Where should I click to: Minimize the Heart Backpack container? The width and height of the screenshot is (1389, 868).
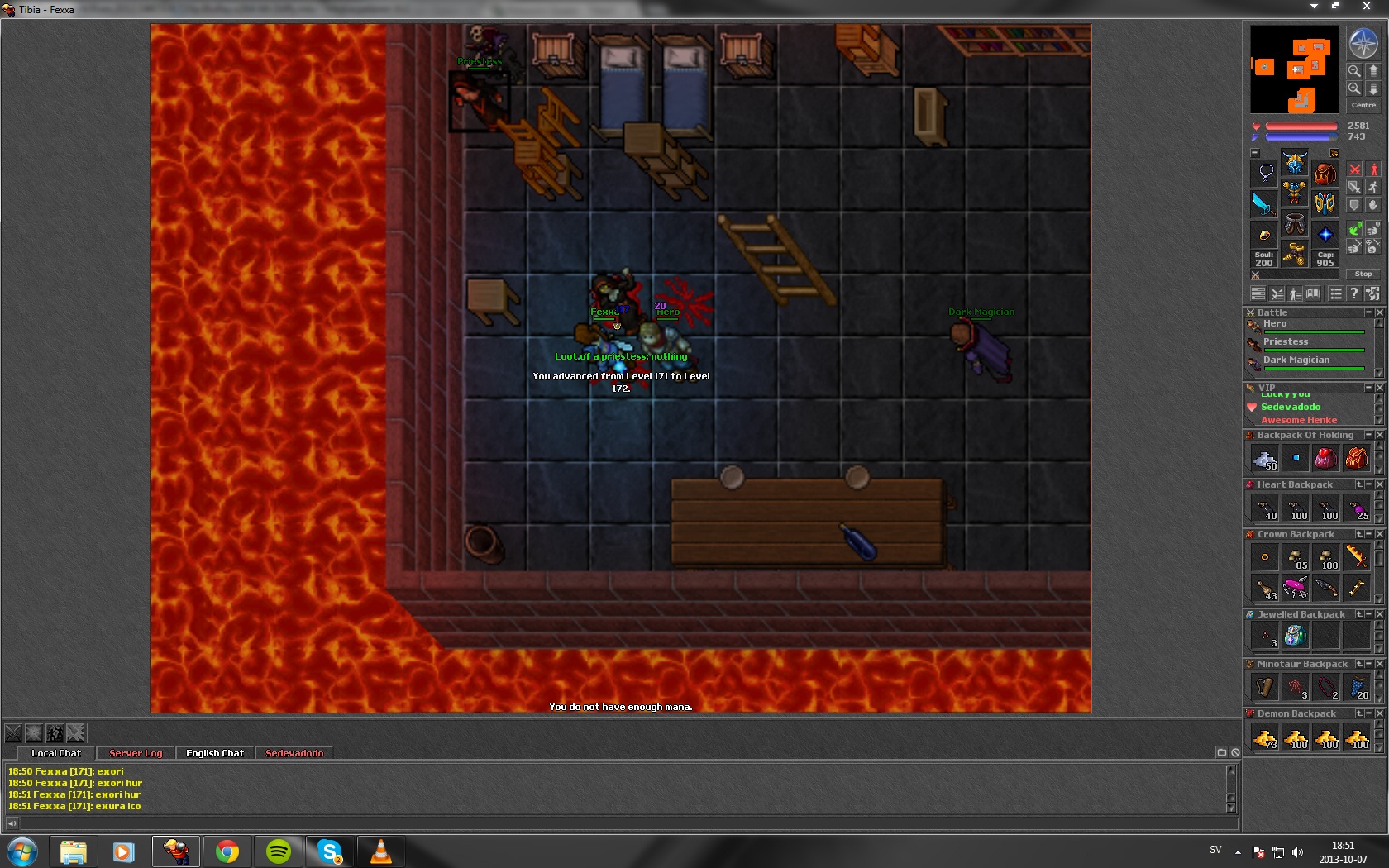click(1369, 484)
